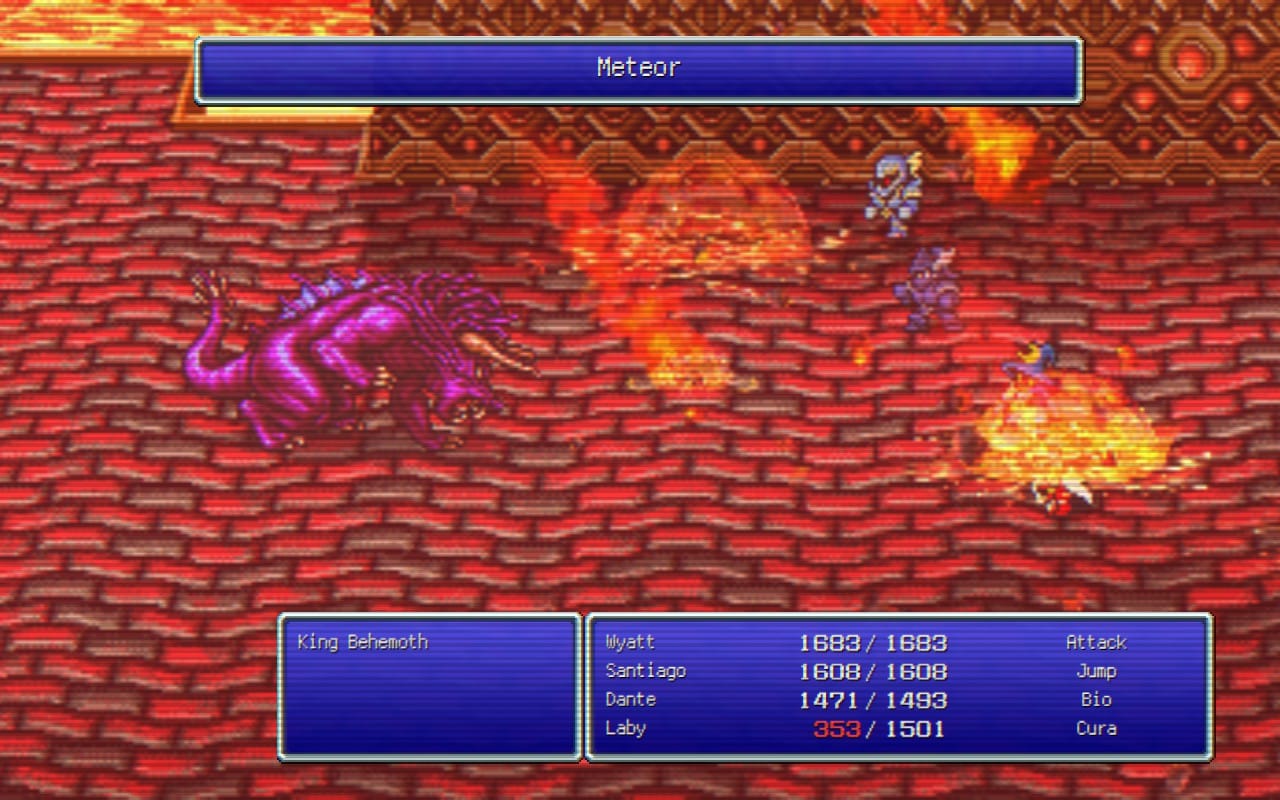Pick Dante from the party list
Image resolution: width=1280 pixels, height=800 pixels.
tap(630, 700)
